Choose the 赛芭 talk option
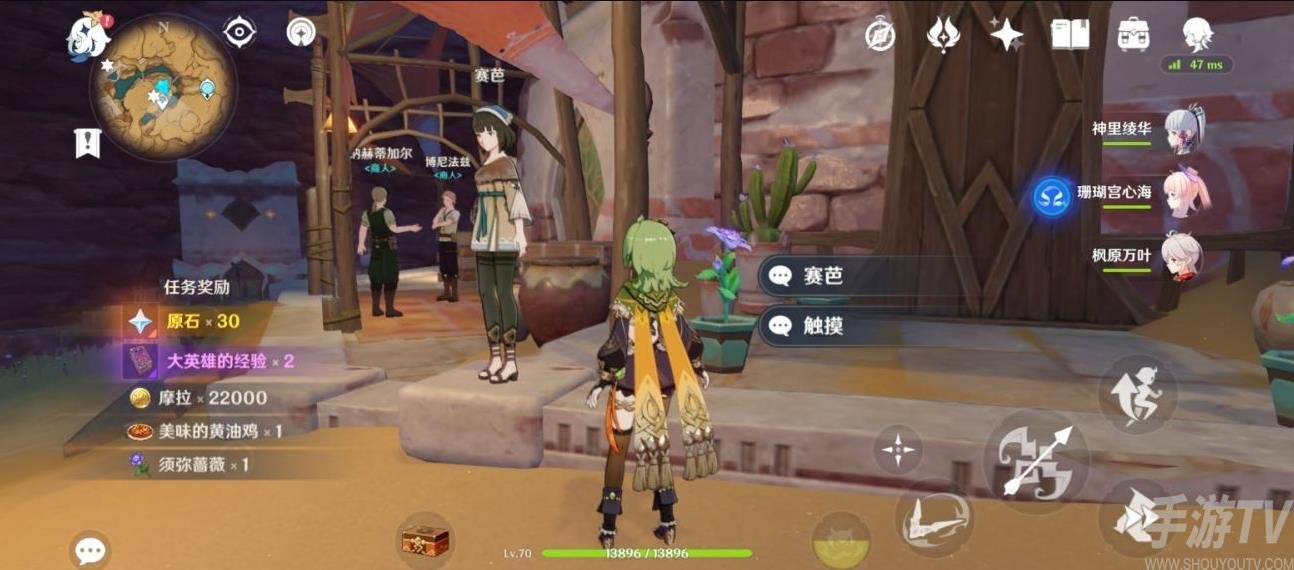 860,276
